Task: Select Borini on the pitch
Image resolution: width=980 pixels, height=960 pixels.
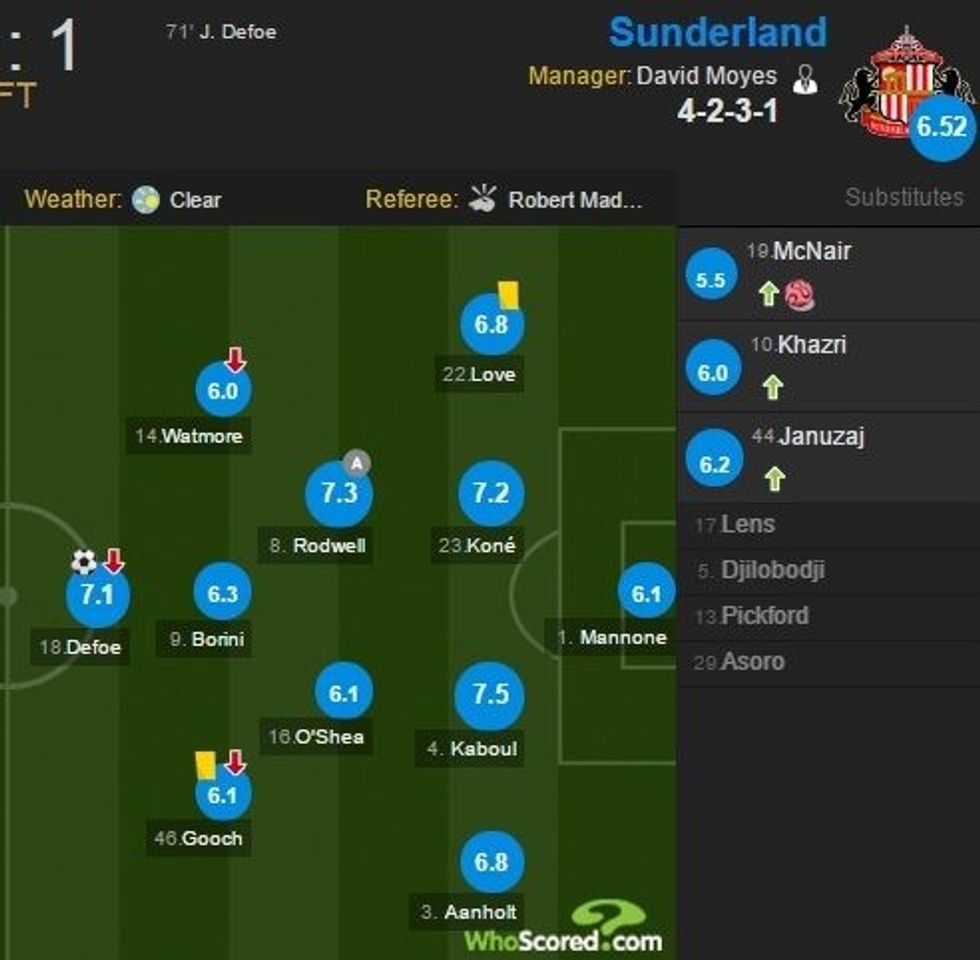Action: pos(223,594)
